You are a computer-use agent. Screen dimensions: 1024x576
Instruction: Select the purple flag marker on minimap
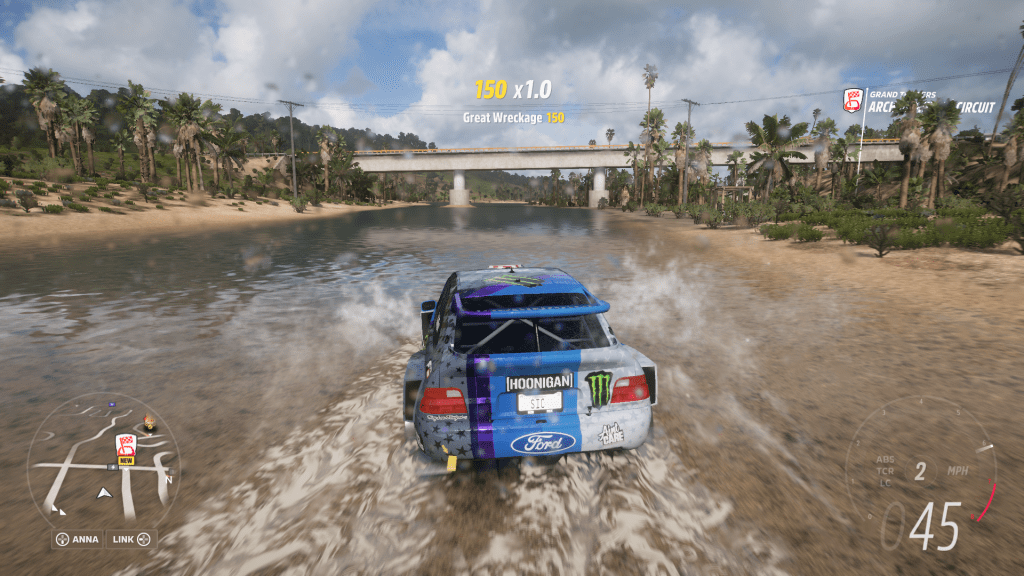111,405
